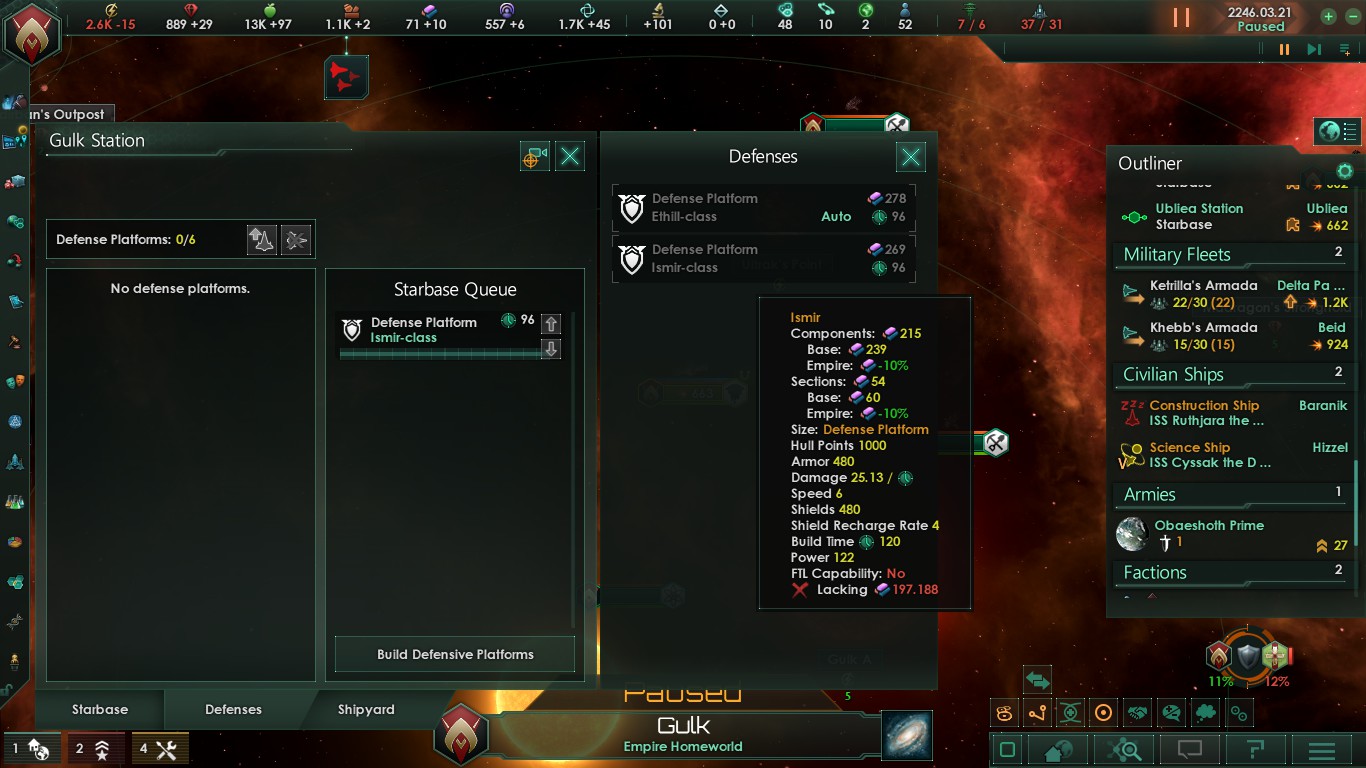Switch to the Shipyard tab
This screenshot has width=1366, height=768.
click(x=364, y=710)
